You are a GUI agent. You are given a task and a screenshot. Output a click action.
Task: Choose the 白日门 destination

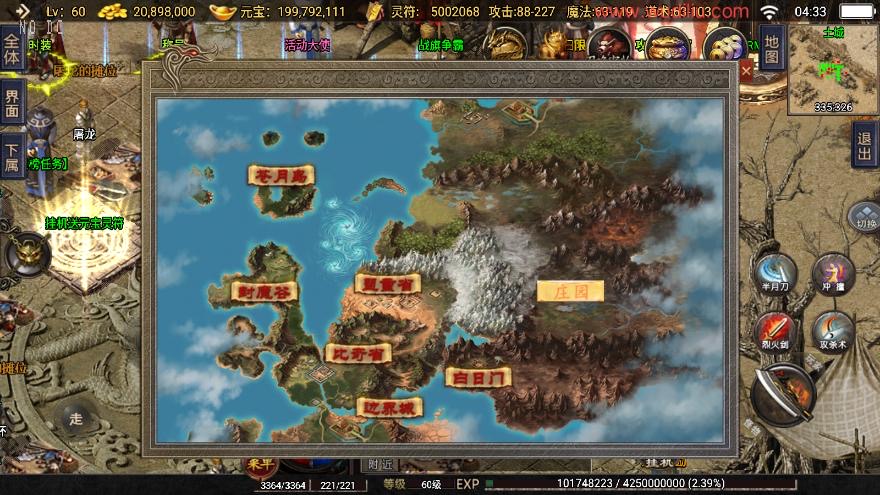[x=477, y=377]
